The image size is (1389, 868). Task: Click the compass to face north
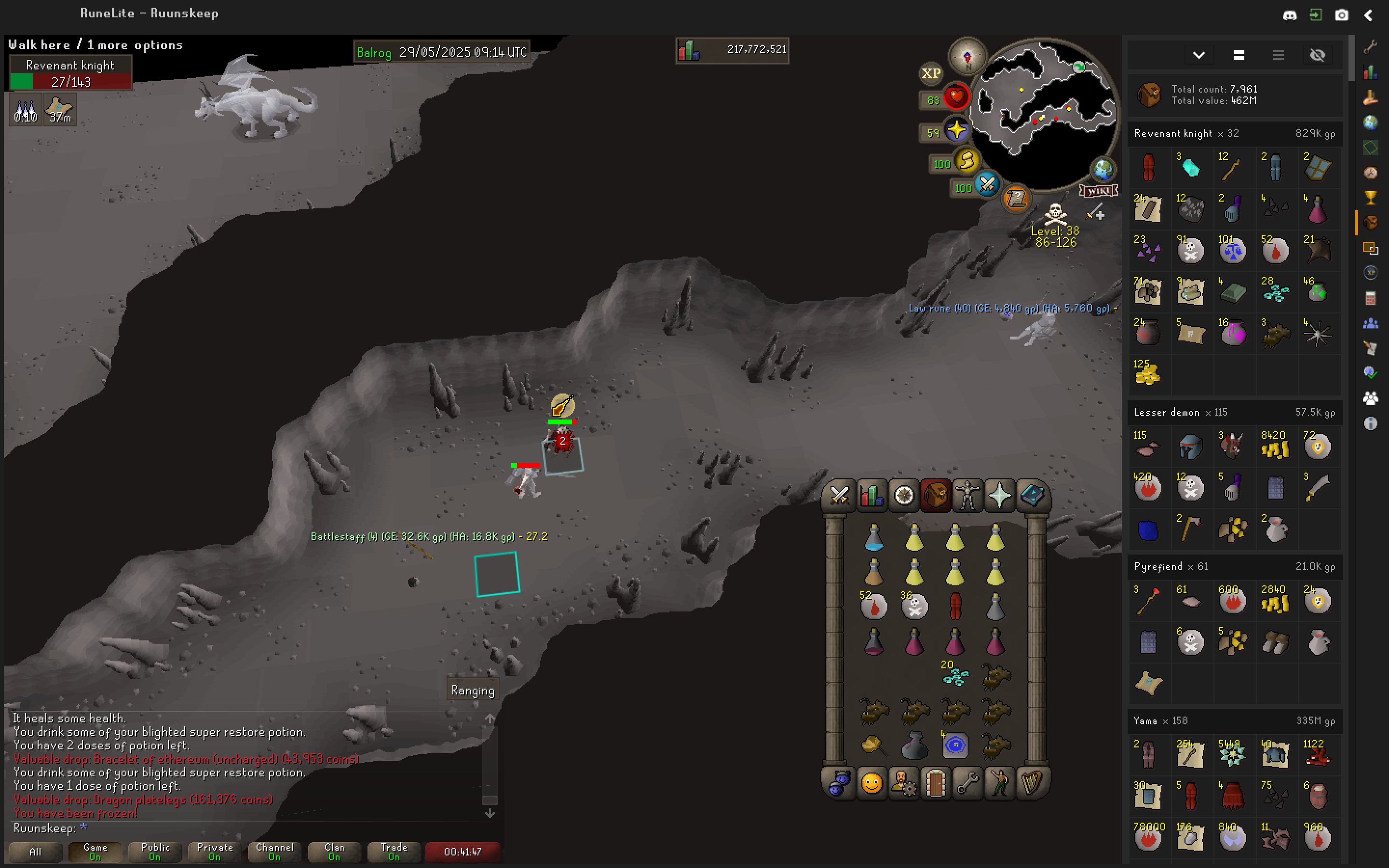[x=967, y=56]
